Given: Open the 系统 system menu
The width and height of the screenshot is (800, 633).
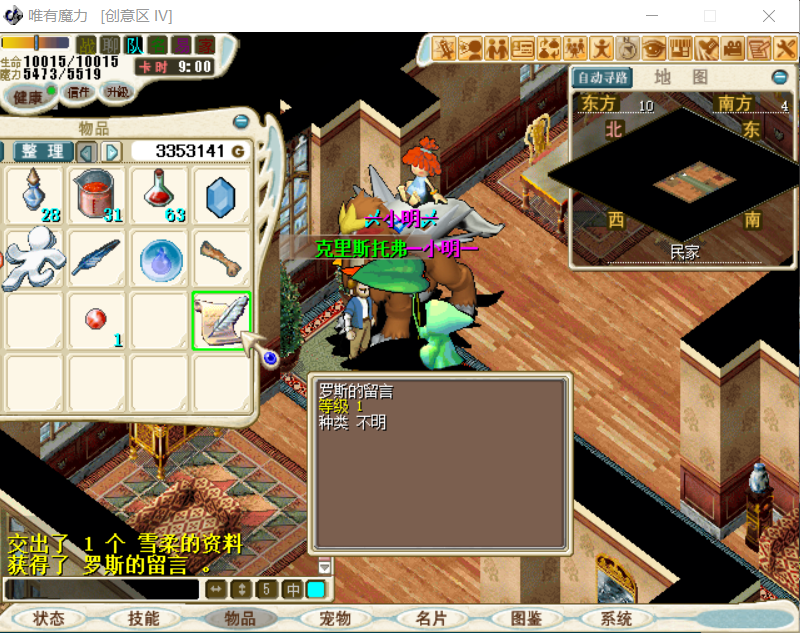Looking at the screenshot, I should (x=617, y=619).
